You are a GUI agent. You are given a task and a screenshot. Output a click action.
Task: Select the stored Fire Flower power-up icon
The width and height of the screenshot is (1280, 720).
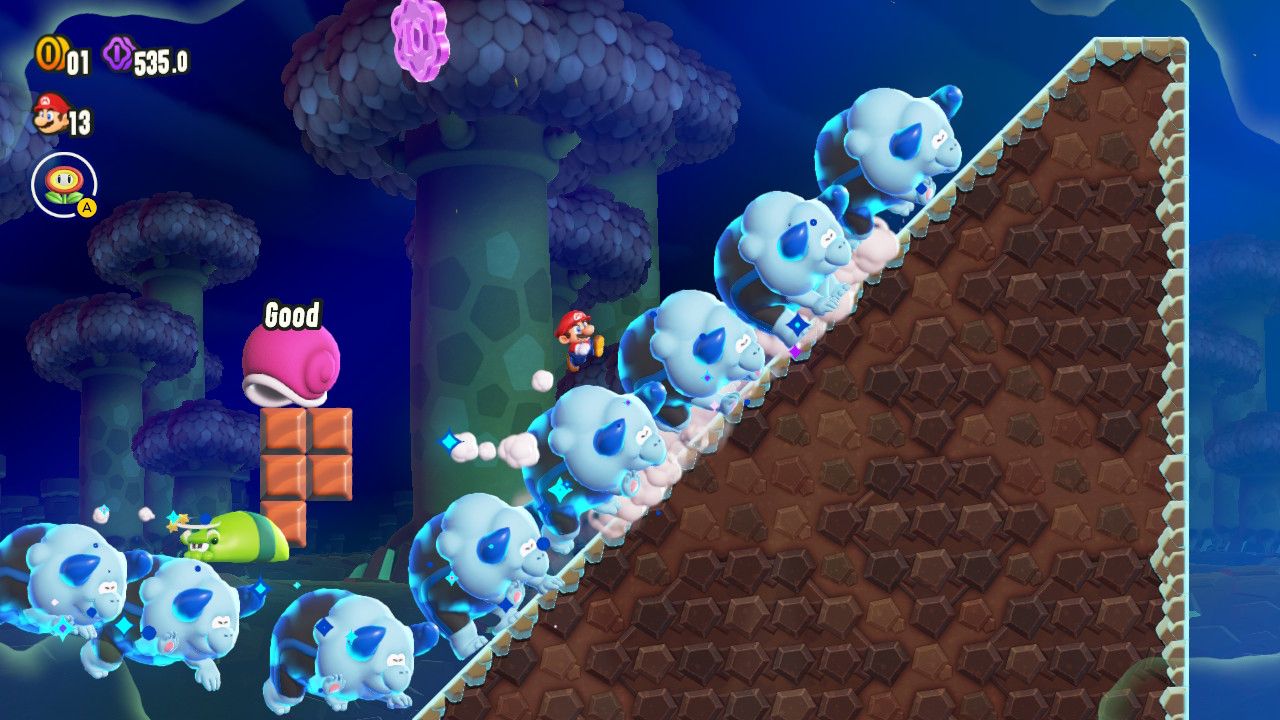(x=62, y=182)
